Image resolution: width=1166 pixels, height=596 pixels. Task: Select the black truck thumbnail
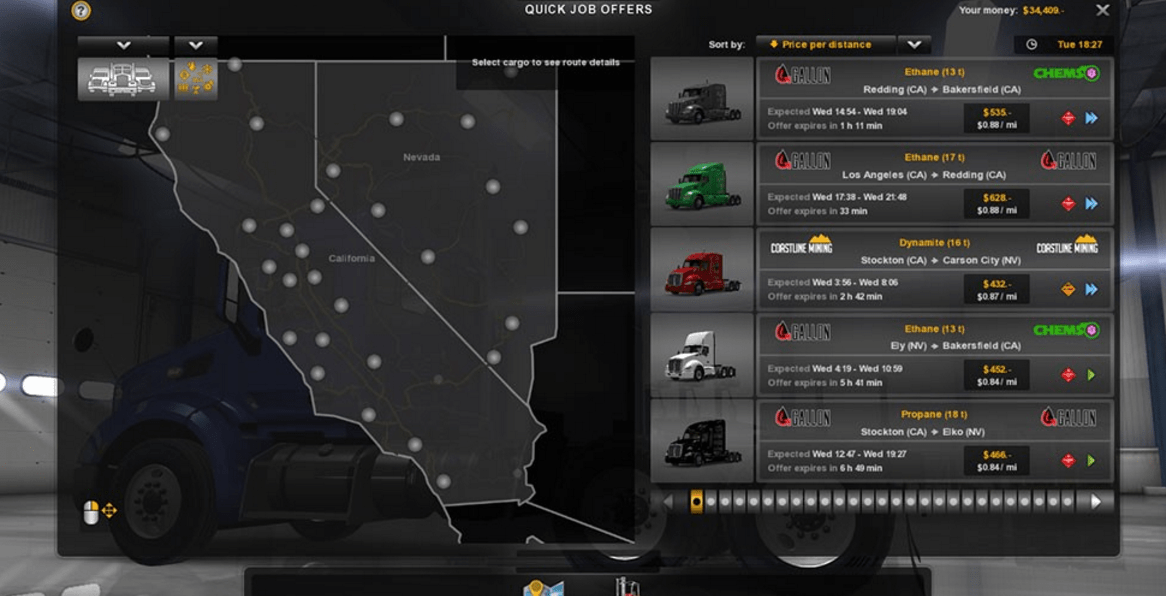[702, 441]
